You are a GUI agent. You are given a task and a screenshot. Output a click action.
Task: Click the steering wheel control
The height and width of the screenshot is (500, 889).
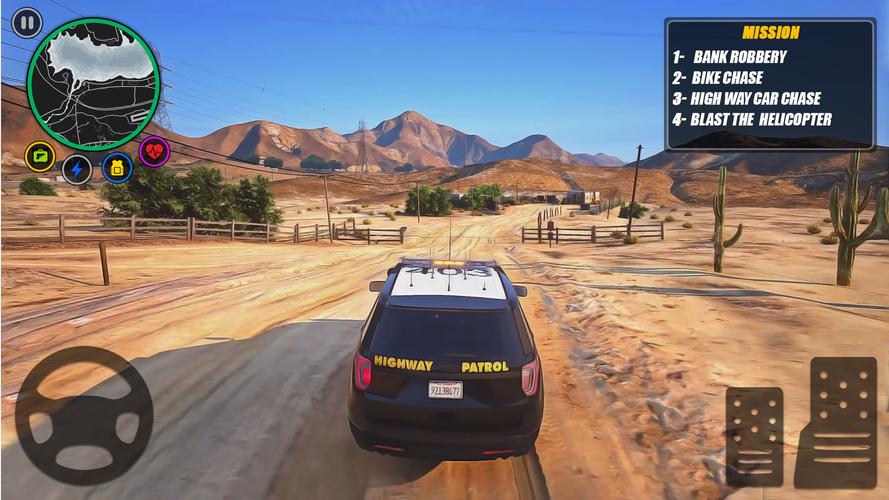pyautogui.click(x=84, y=416)
